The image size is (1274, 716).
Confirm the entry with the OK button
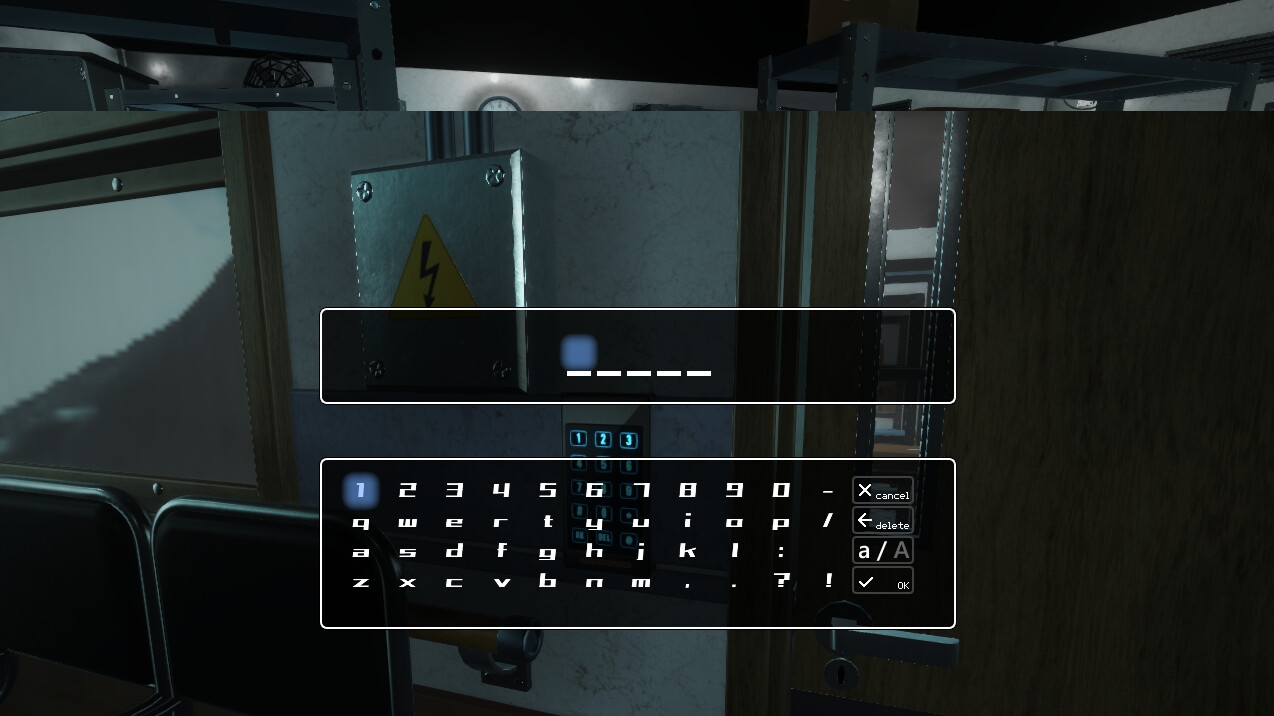click(882, 581)
